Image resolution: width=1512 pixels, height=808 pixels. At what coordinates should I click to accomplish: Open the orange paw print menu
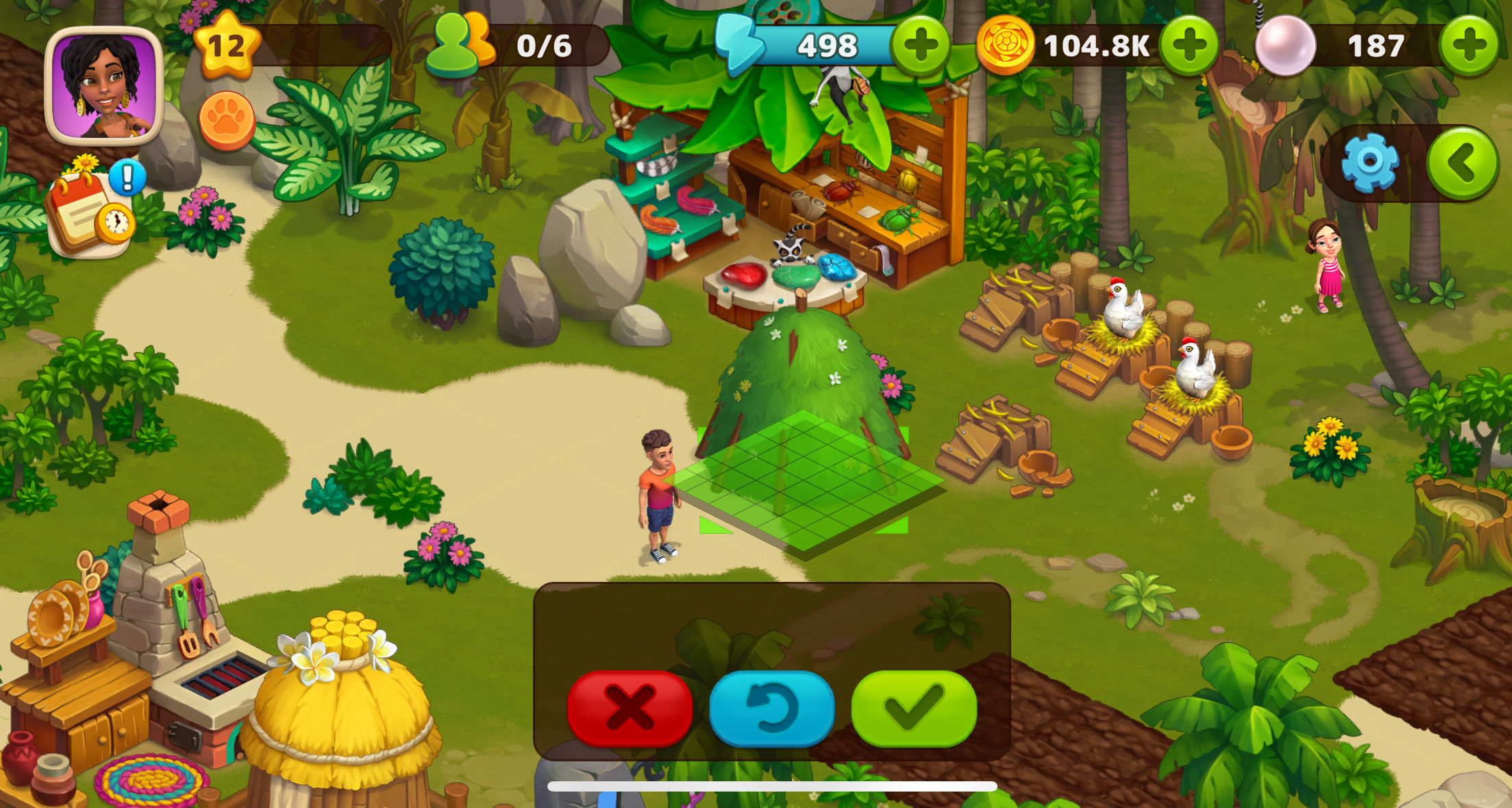(x=227, y=121)
